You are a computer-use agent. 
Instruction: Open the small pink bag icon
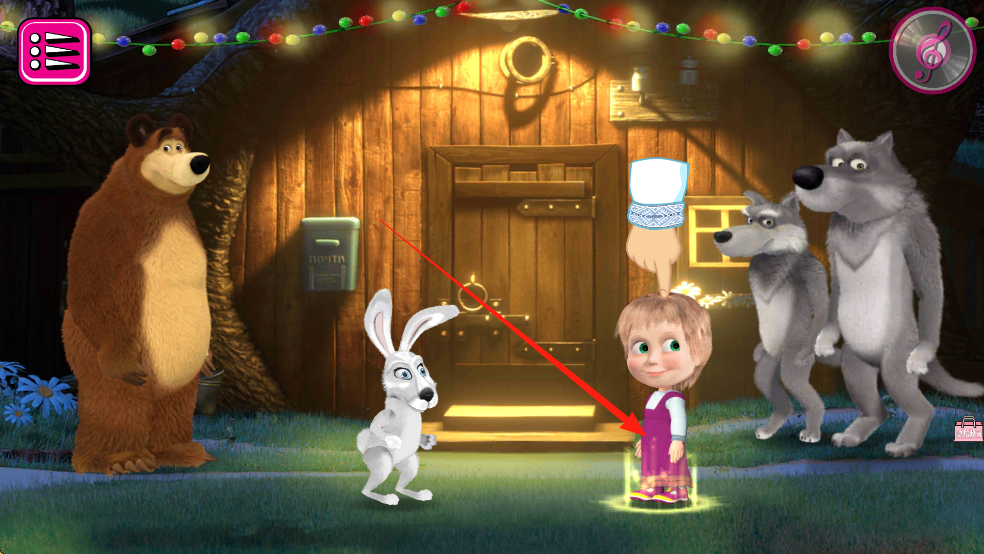tap(968, 429)
